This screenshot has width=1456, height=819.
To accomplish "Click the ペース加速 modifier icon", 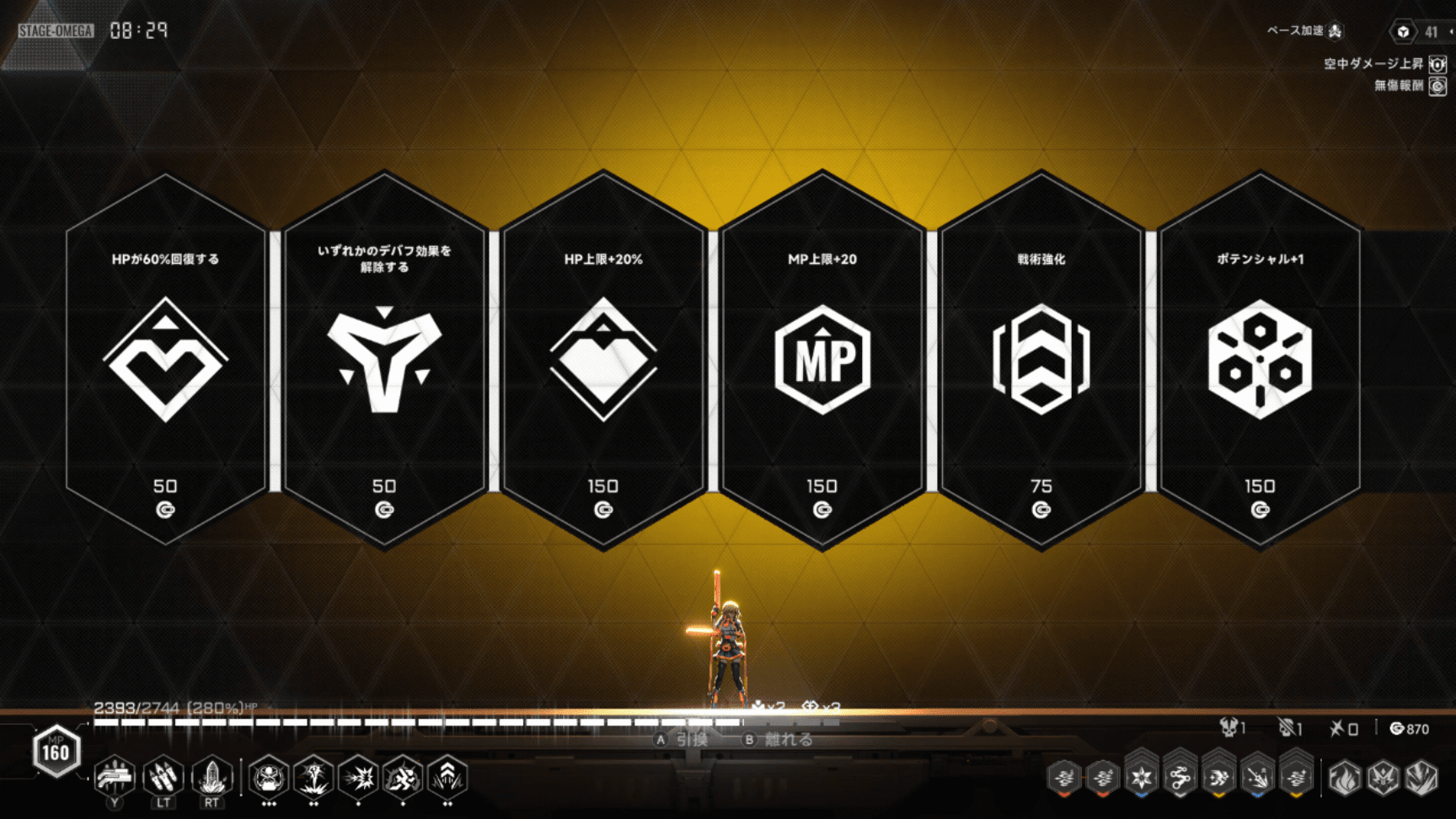I will tap(1336, 31).
